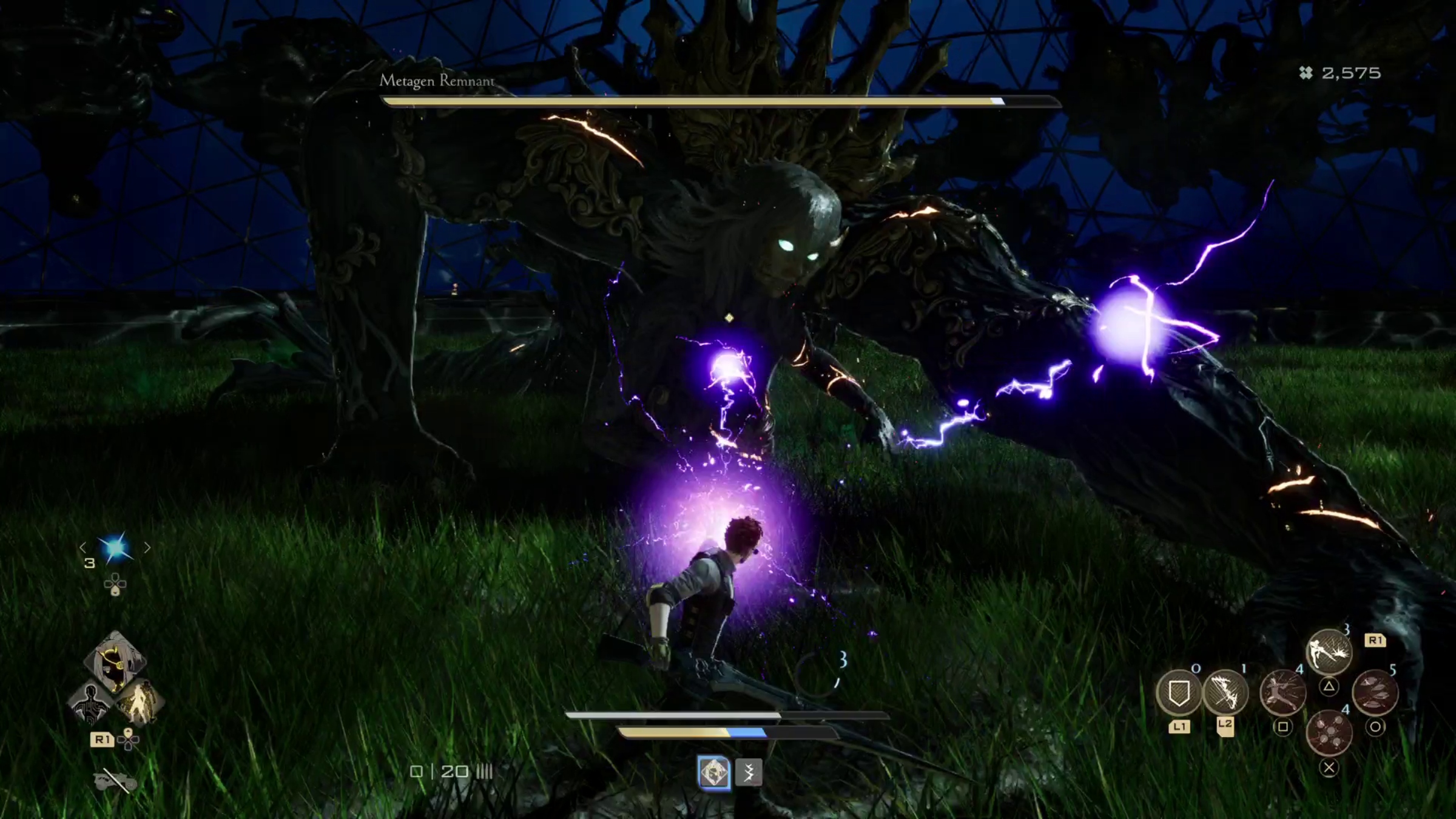Activate the shield guard ability
Viewport: 1456px width, 819px height.
point(1178,693)
